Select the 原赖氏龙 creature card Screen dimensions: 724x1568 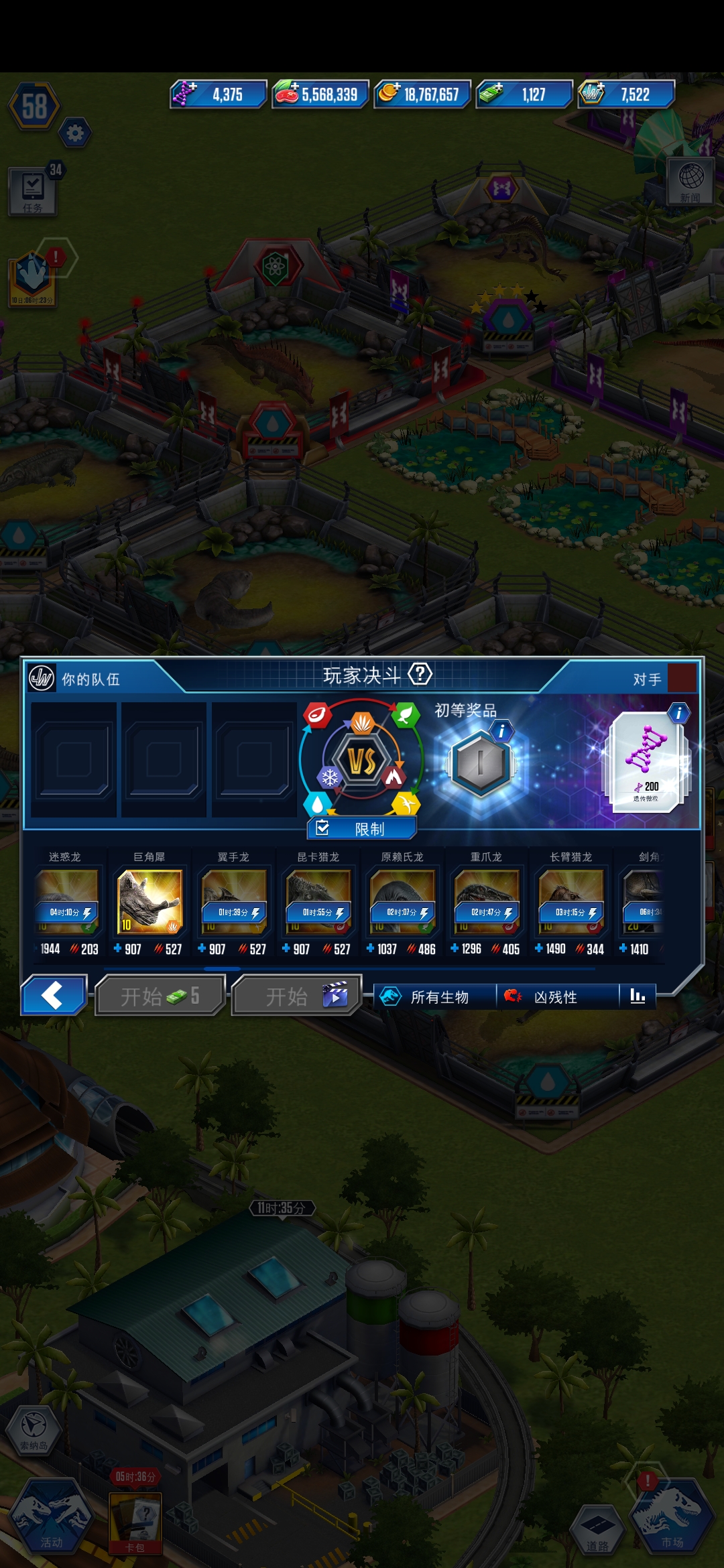click(x=402, y=901)
